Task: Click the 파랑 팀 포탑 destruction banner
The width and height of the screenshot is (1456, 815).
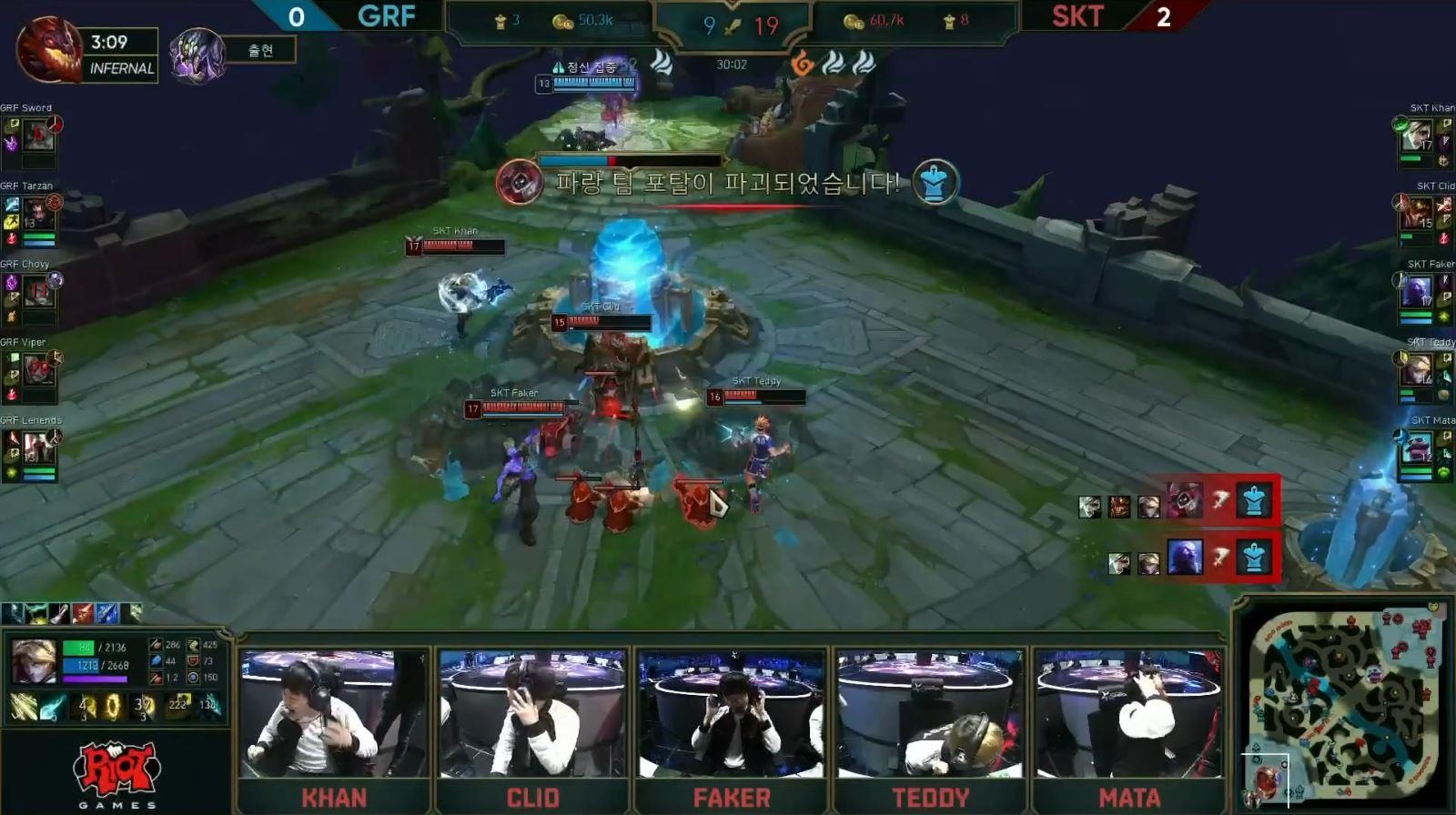Action: pos(728,180)
